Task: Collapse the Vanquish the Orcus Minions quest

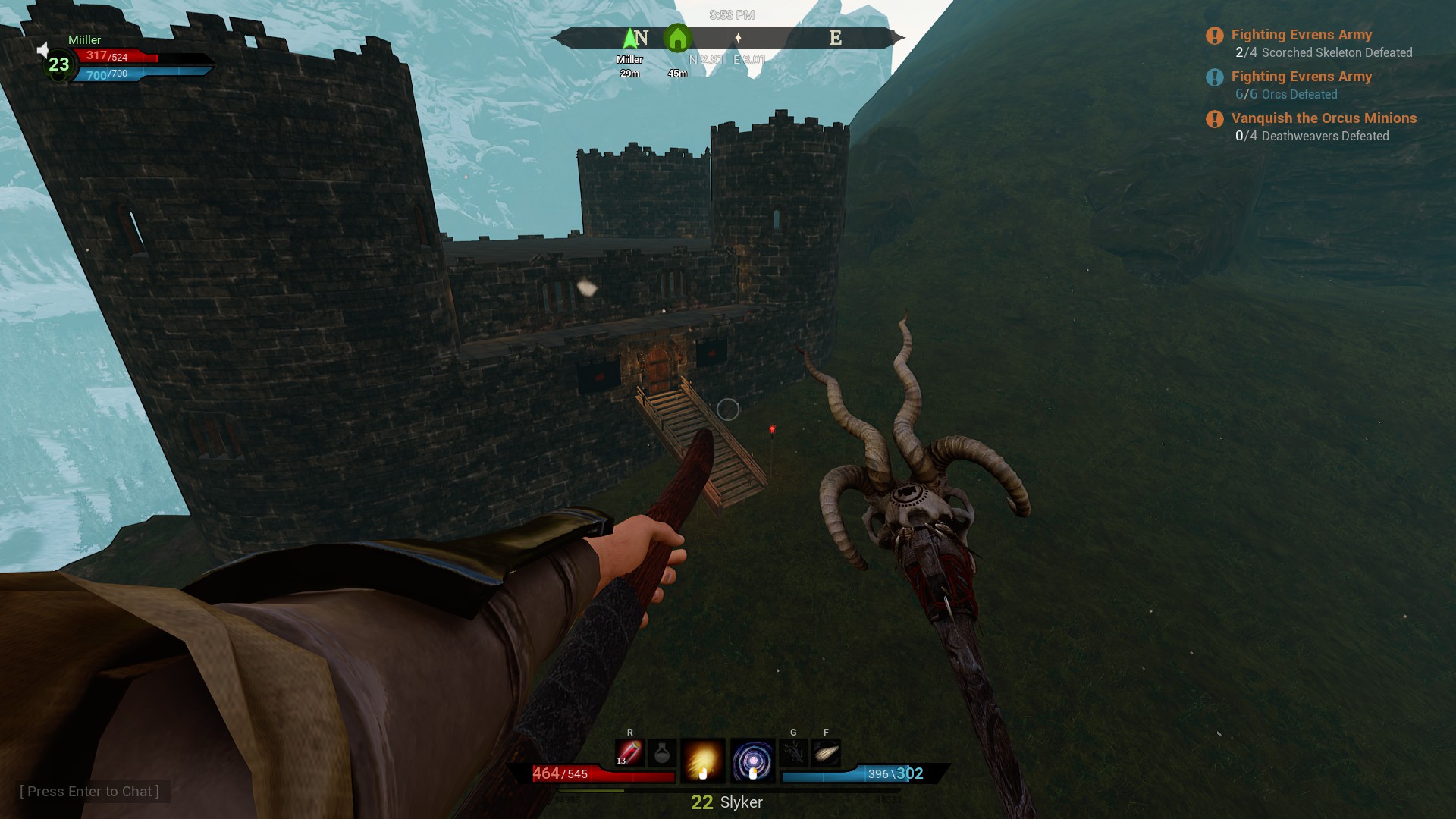Action: pos(1323,118)
